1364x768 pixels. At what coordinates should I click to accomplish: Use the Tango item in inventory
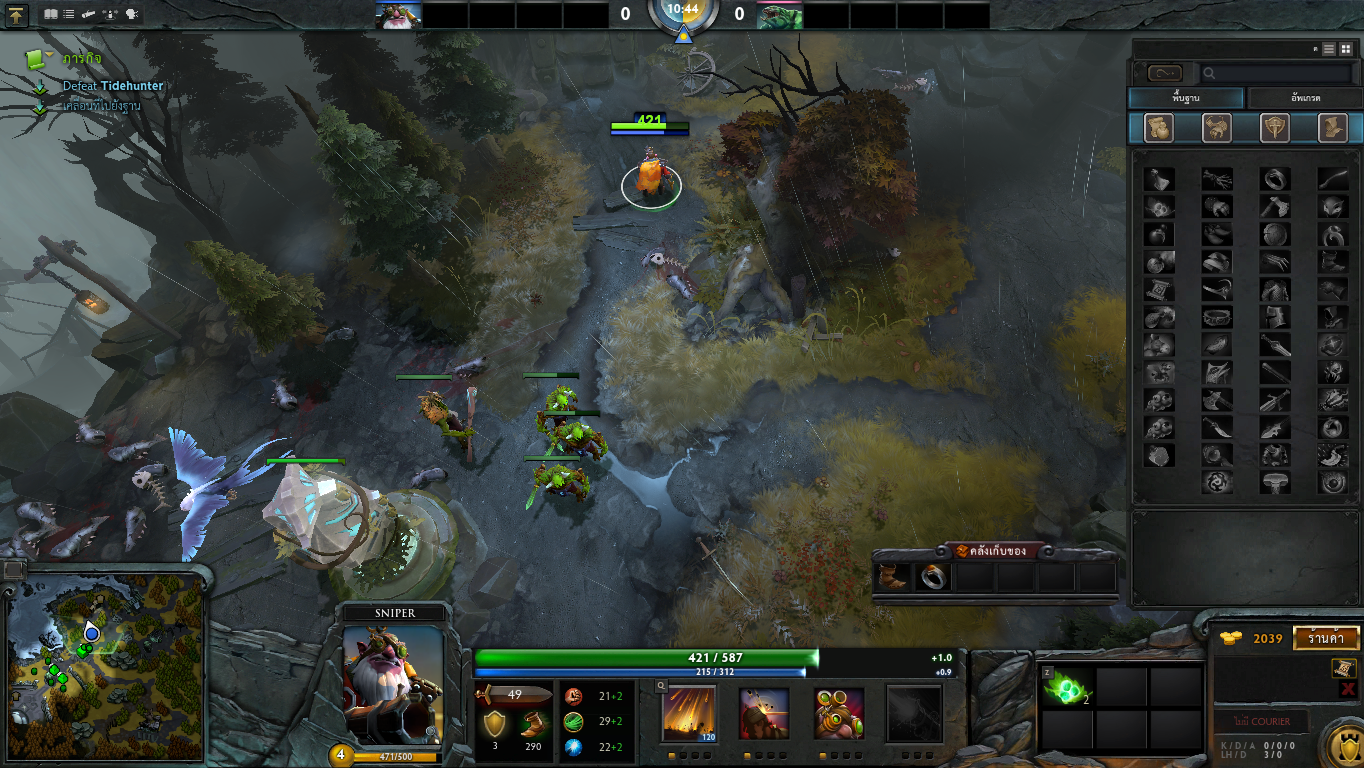1067,688
